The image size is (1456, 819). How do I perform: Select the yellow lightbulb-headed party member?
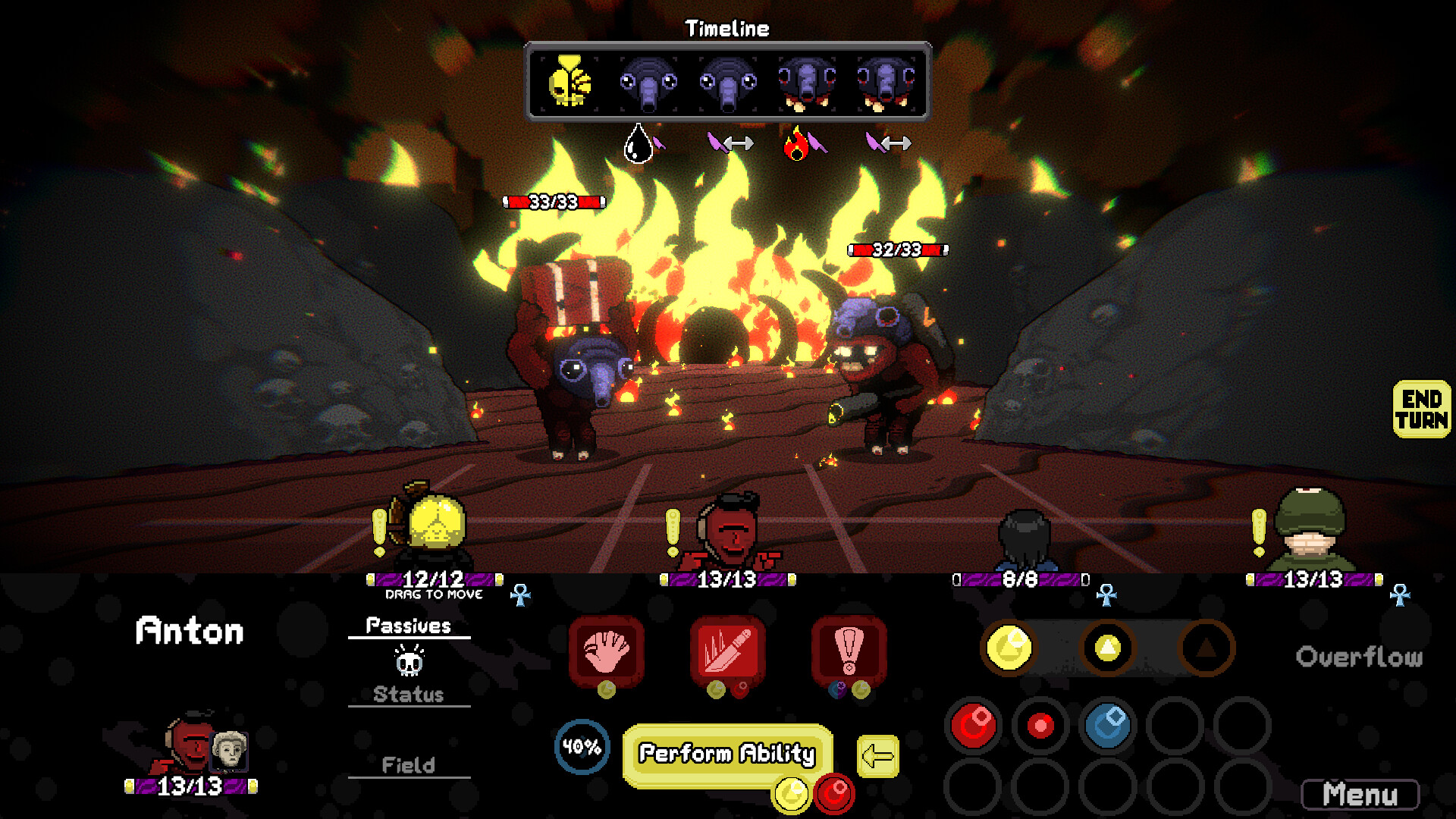pyautogui.click(x=434, y=527)
